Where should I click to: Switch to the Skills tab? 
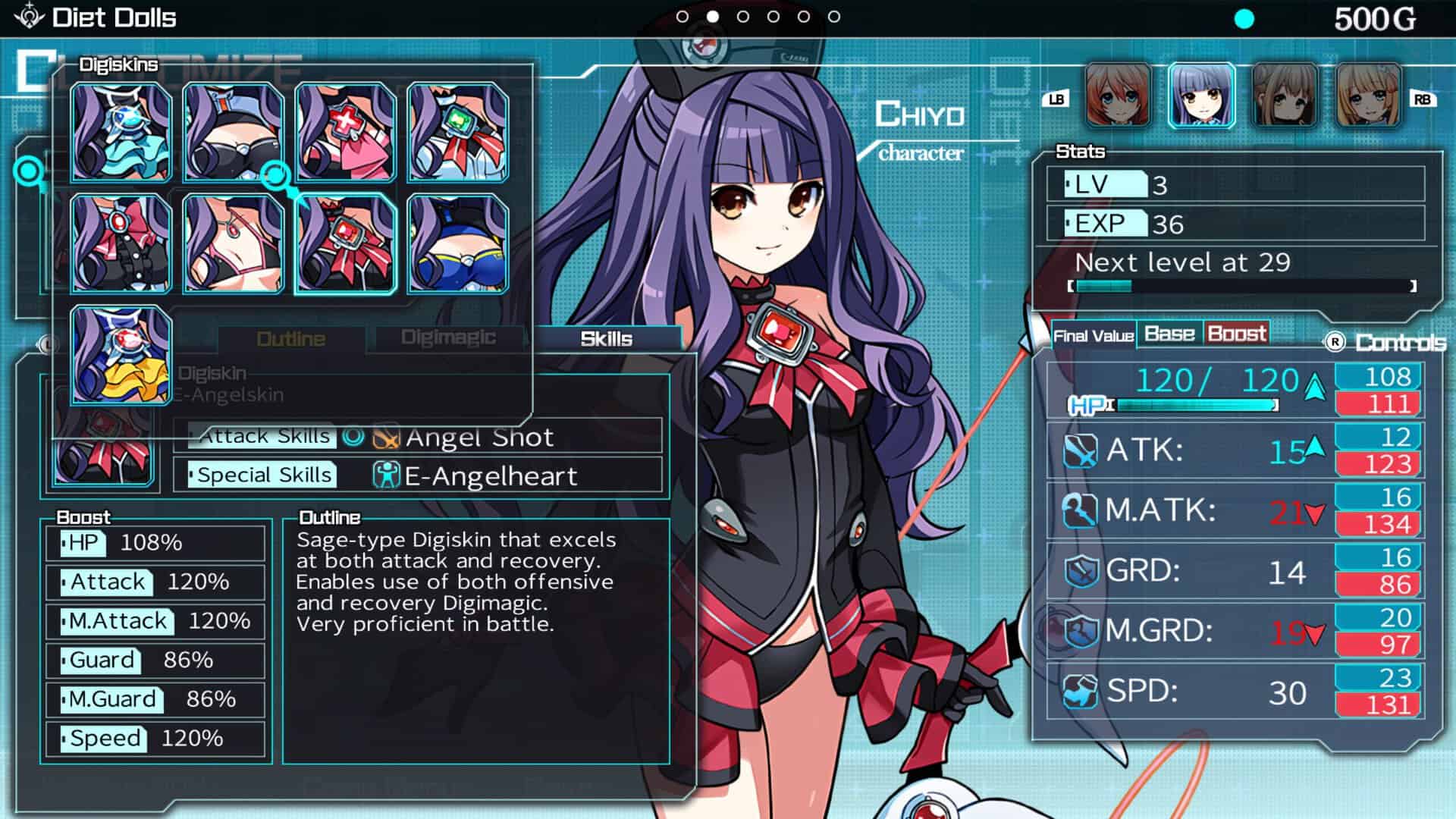pos(606,339)
